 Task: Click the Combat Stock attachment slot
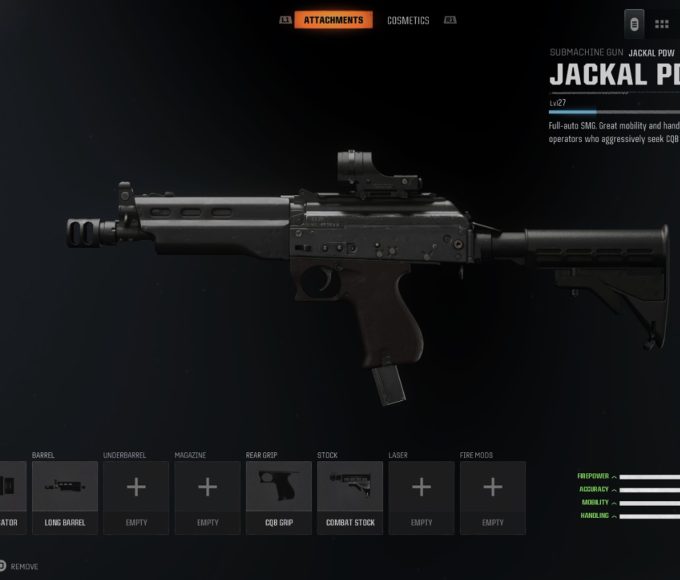[350, 497]
